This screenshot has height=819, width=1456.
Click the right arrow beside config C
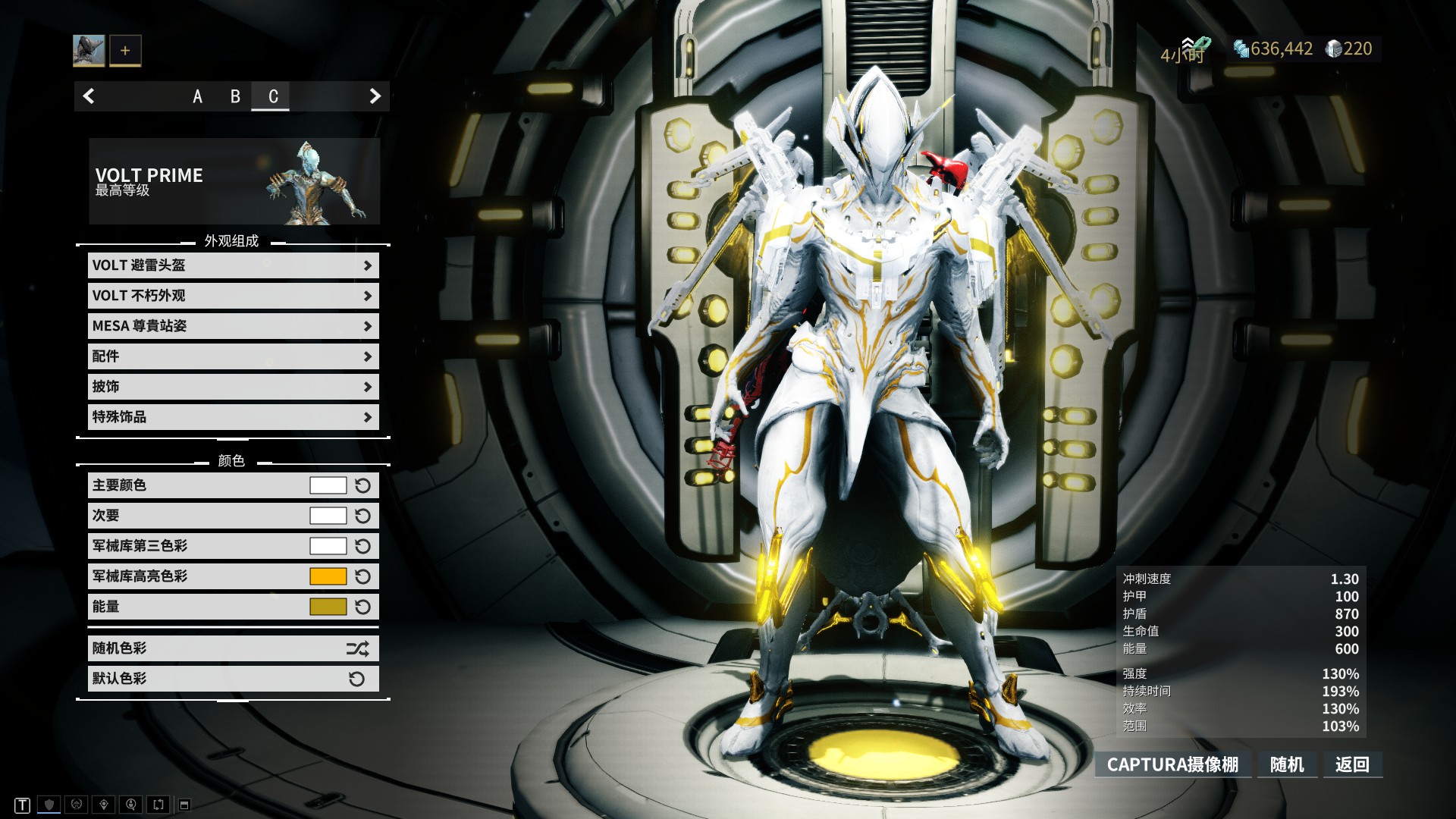tap(375, 96)
